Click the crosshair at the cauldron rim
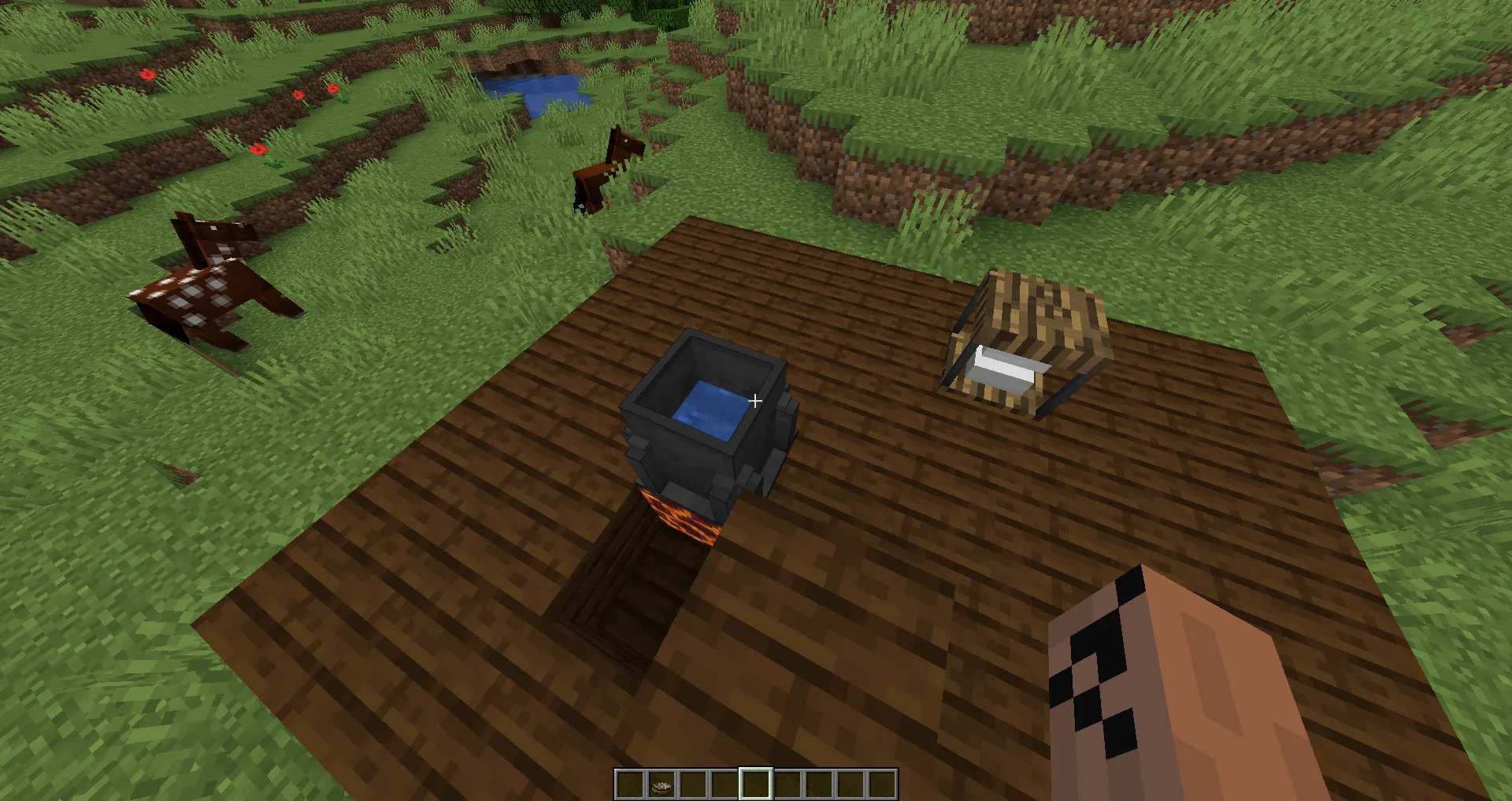 pyautogui.click(x=754, y=401)
